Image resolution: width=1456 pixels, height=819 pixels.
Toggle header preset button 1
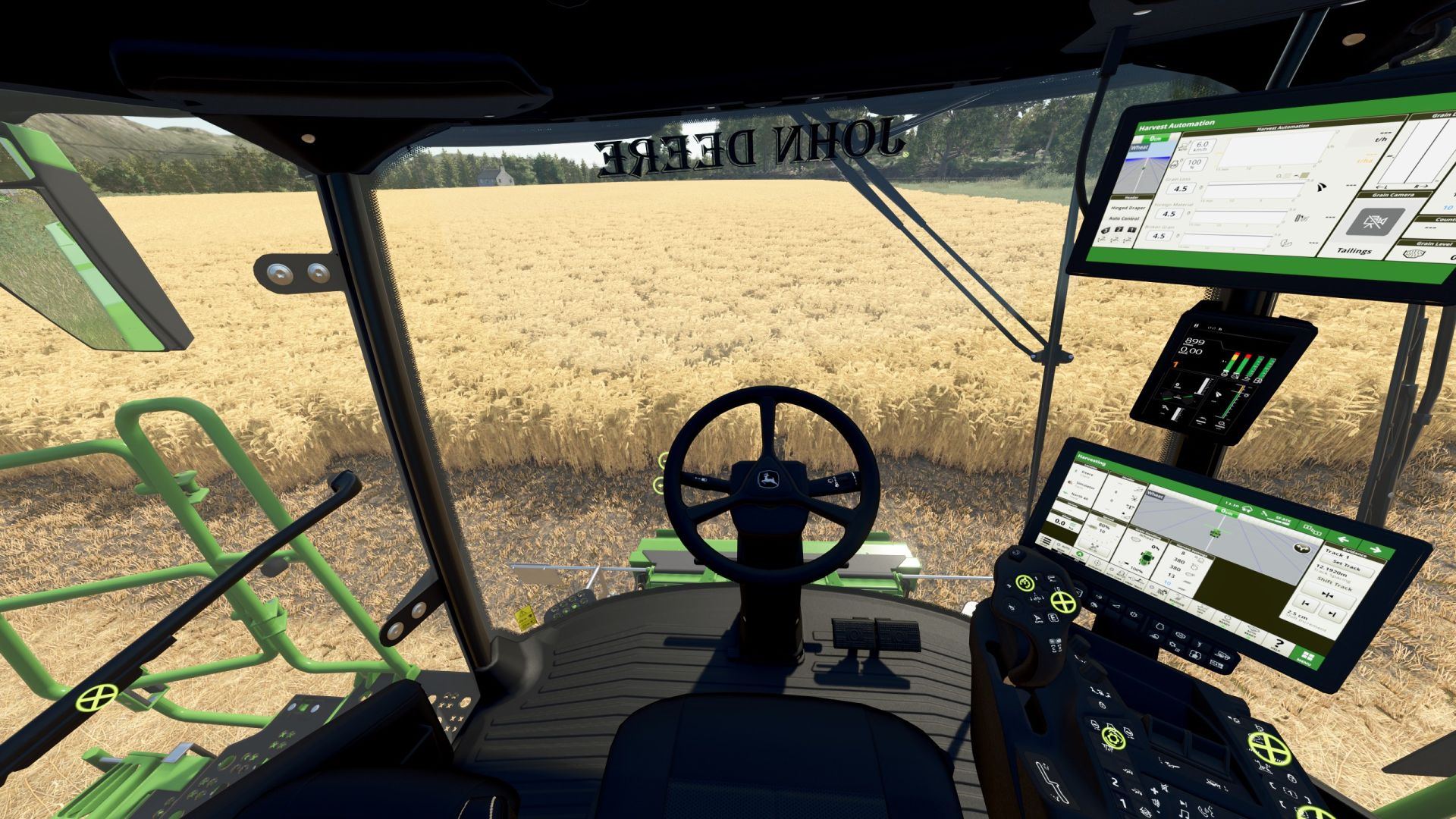(x=1131, y=229)
